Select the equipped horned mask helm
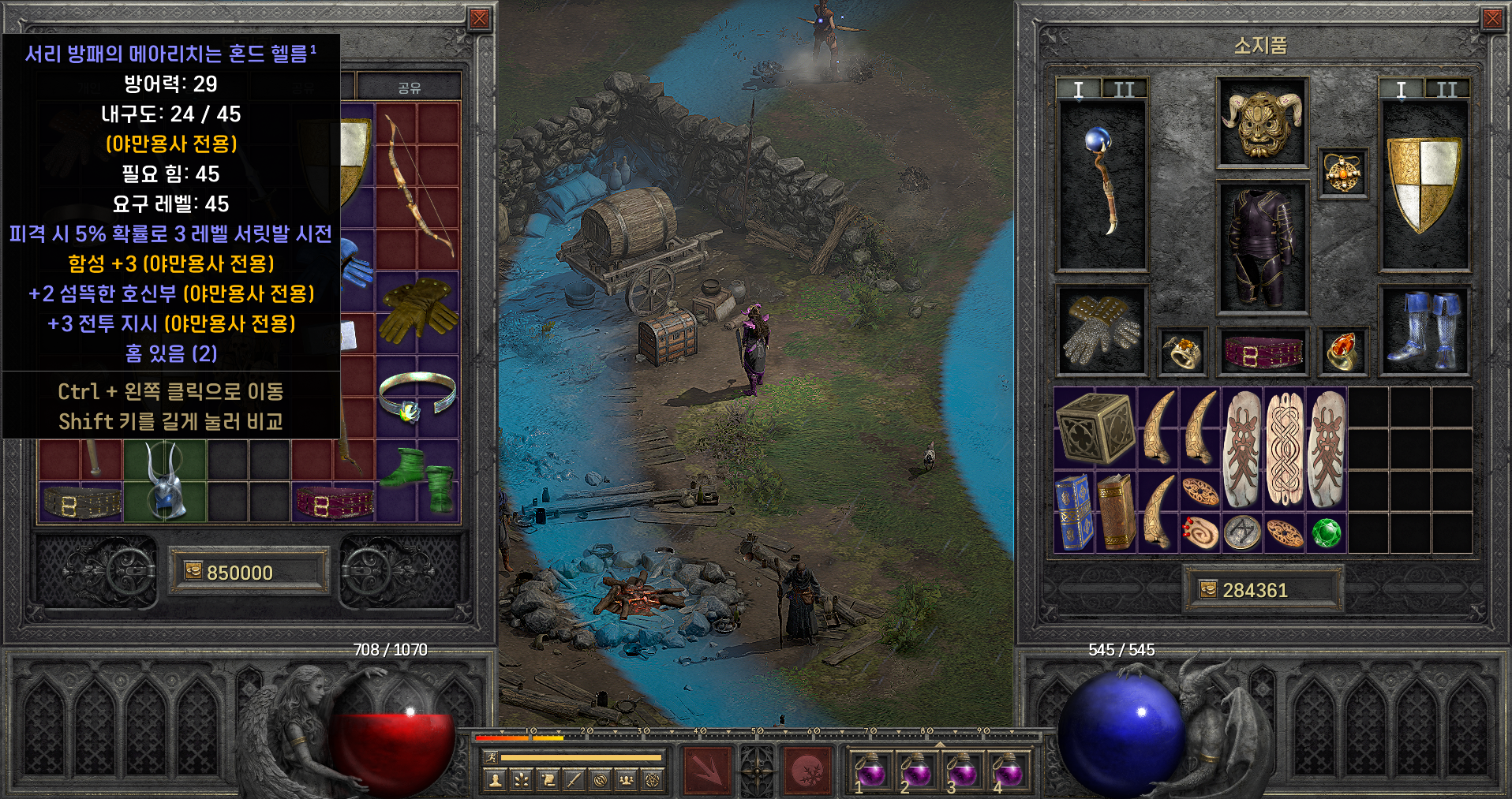Image resolution: width=1512 pixels, height=799 pixels. click(1262, 122)
